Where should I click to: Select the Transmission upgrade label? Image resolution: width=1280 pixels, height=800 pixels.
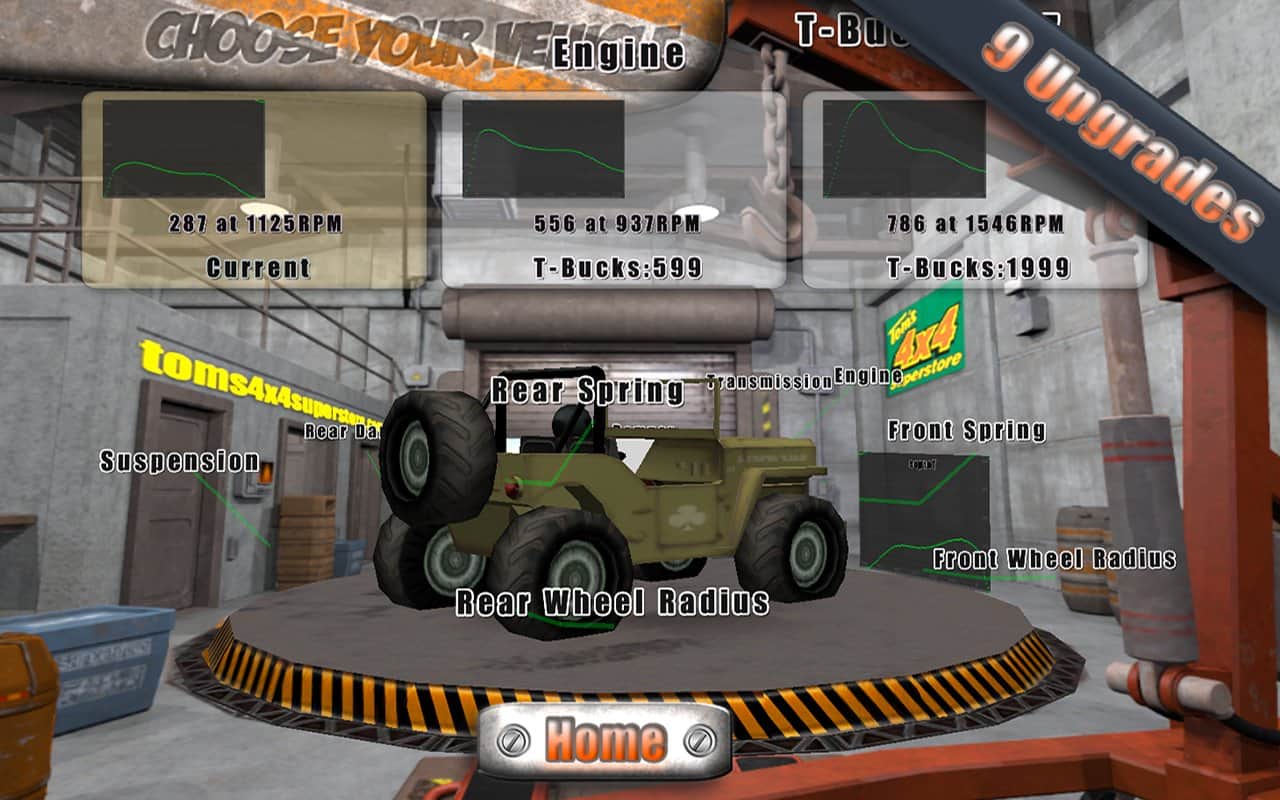(768, 381)
